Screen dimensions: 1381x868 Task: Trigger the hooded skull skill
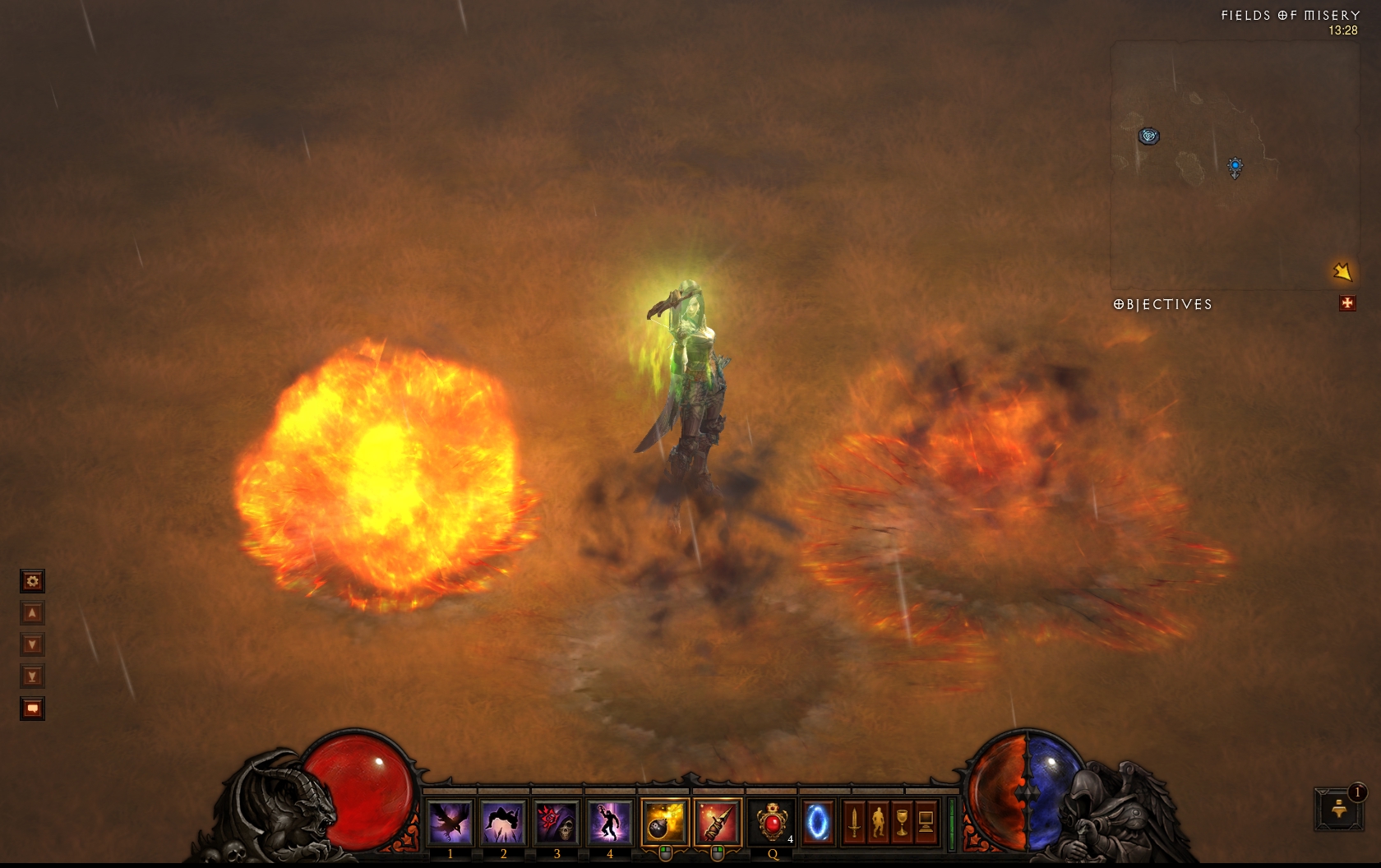557,821
